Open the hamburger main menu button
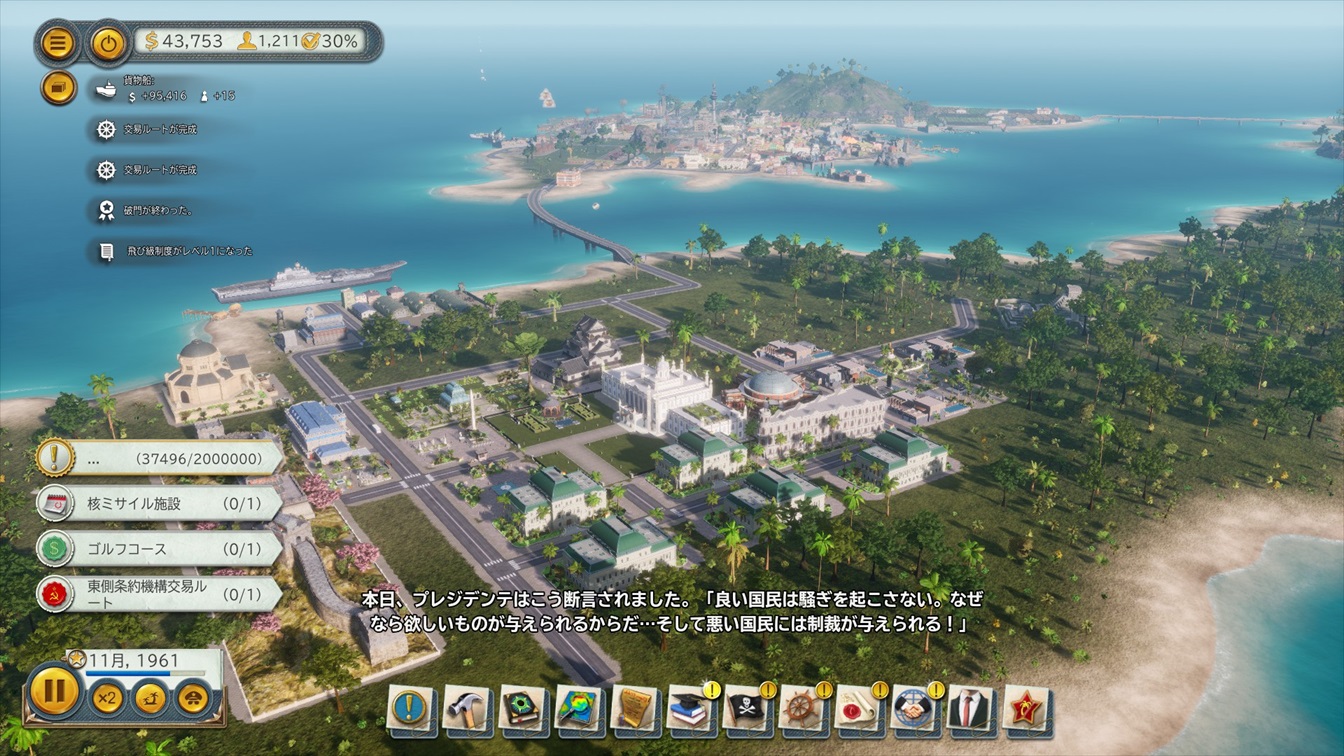The image size is (1344, 756). 58,42
